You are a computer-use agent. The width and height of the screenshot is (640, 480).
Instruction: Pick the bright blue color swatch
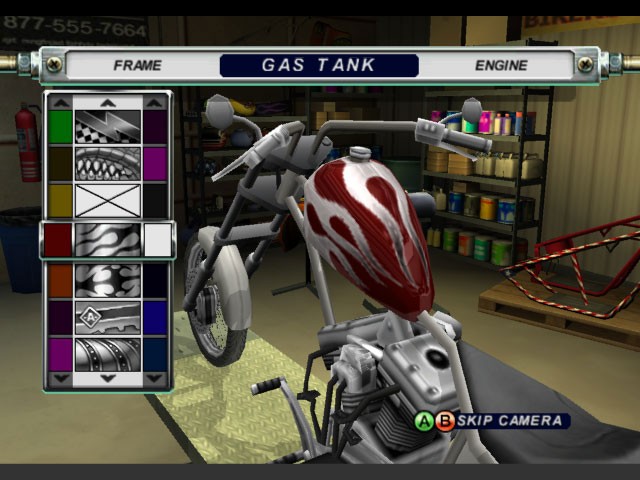coord(155,317)
